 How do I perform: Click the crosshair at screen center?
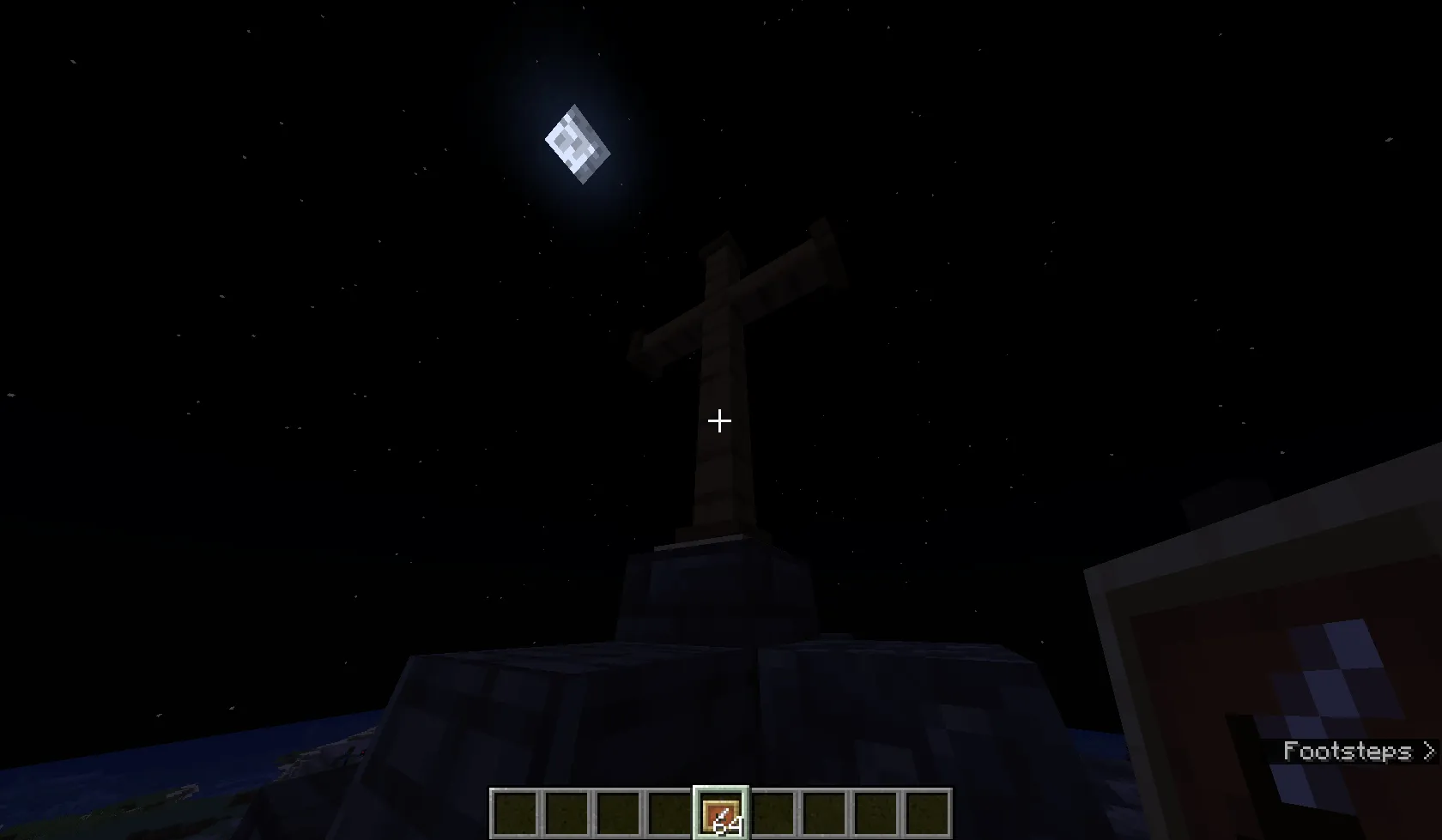point(719,421)
